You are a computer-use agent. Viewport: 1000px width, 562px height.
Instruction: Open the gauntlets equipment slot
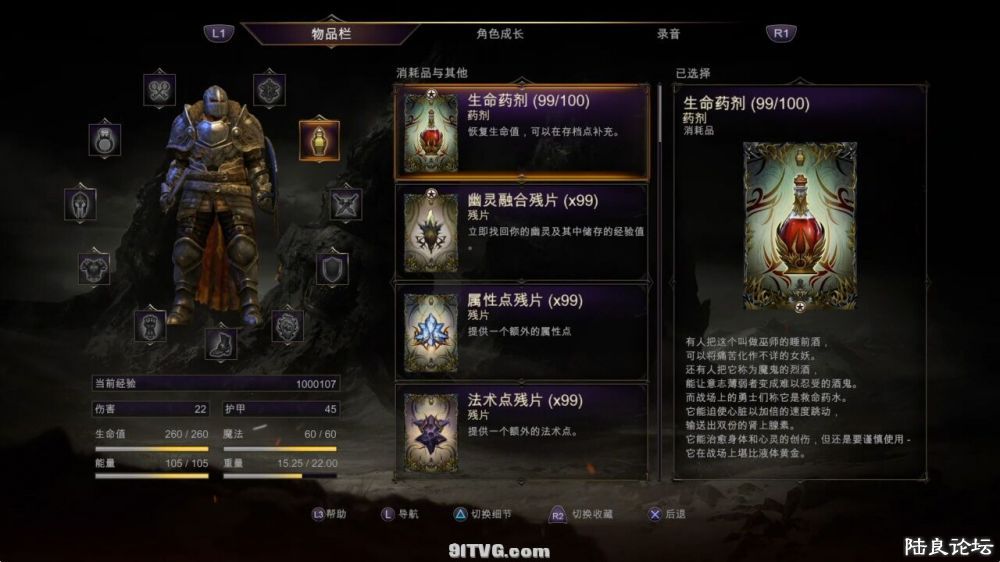[150, 324]
